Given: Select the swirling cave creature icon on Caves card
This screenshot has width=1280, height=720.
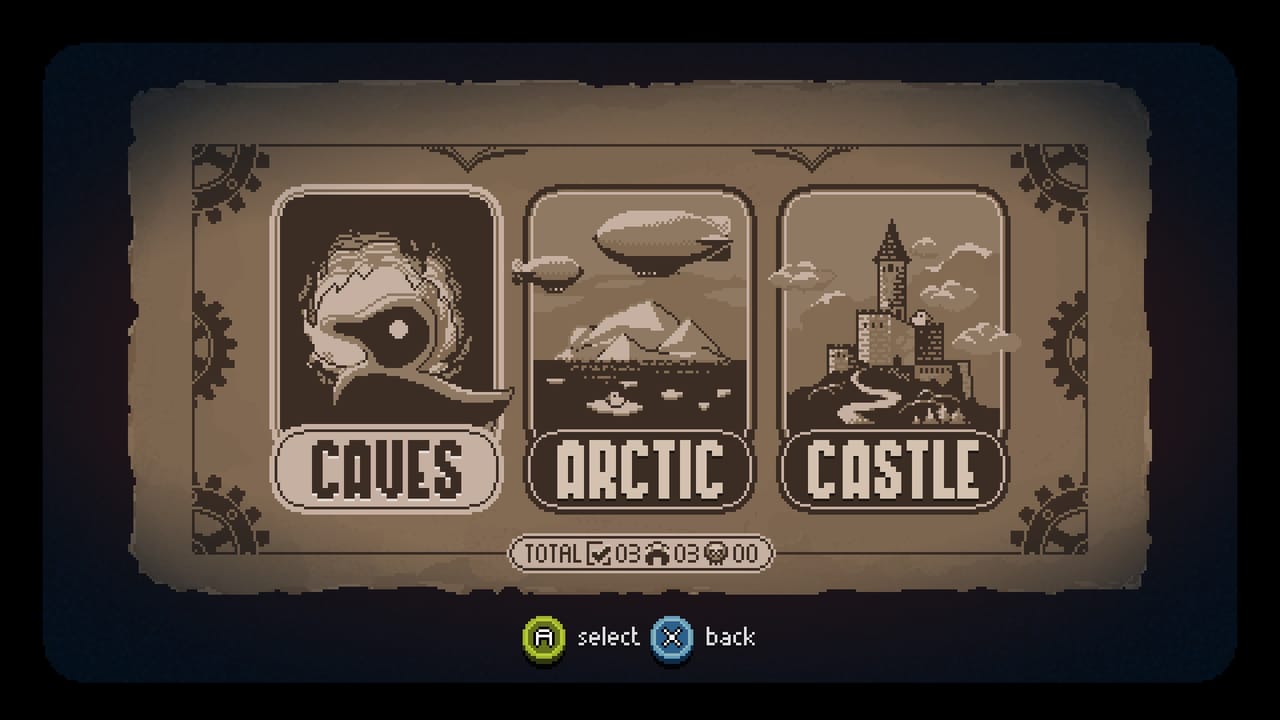Looking at the screenshot, I should coord(388,315).
